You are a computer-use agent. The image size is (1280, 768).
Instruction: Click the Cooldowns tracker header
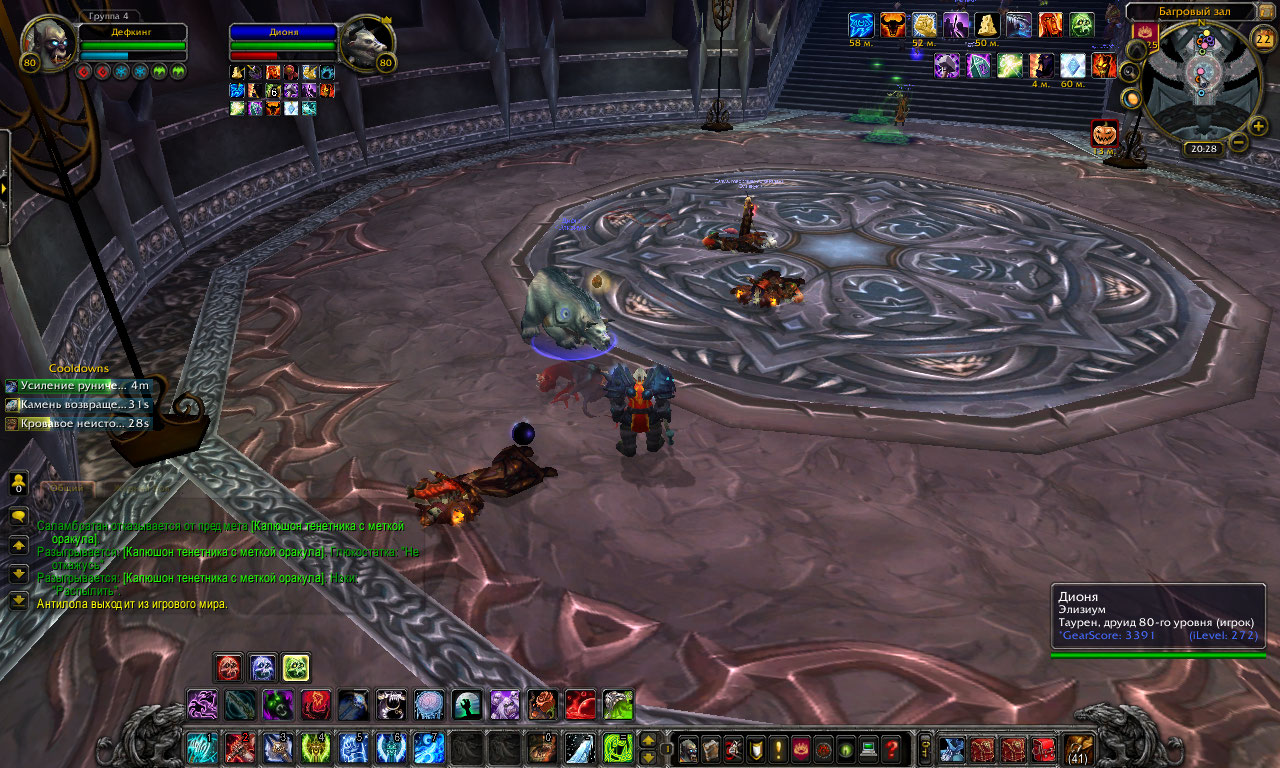pyautogui.click(x=79, y=368)
